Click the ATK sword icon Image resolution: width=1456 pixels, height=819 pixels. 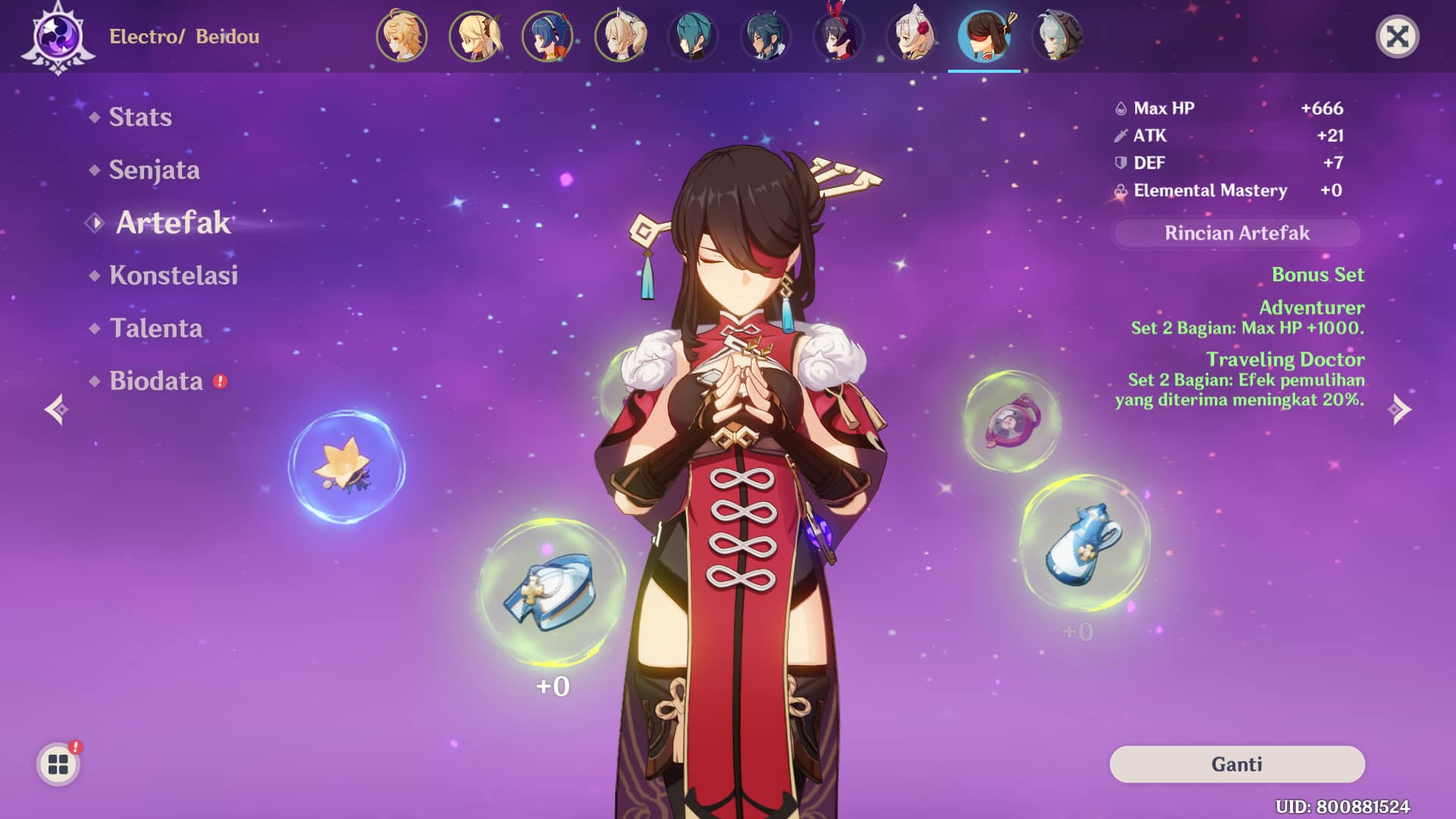(x=1119, y=136)
